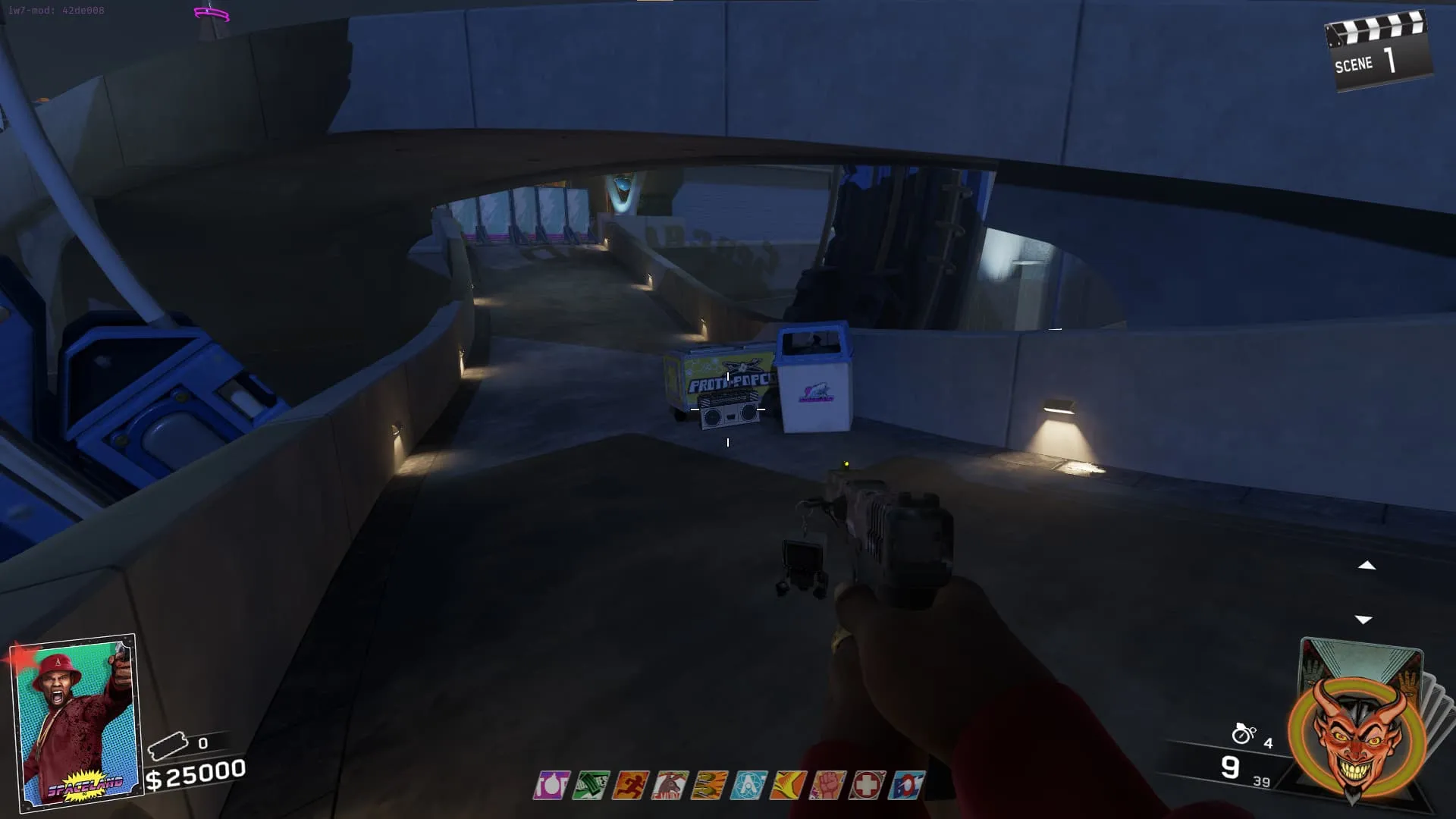This screenshot has height=819, width=1456.
Task: Select the raised fist perk icon
Action: pos(827,786)
